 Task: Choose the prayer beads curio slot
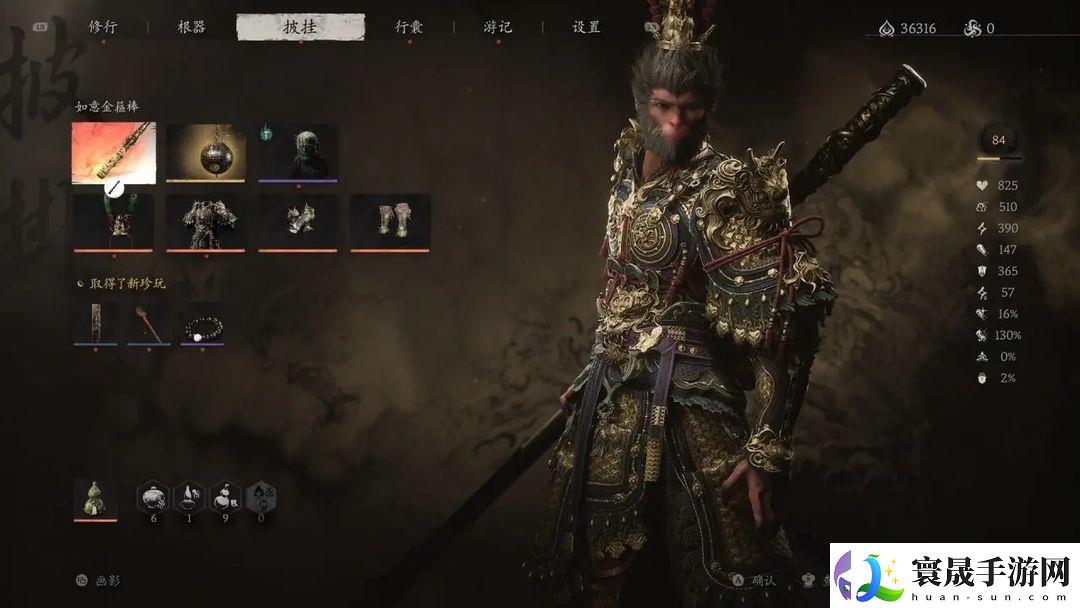pyautogui.click(x=202, y=323)
